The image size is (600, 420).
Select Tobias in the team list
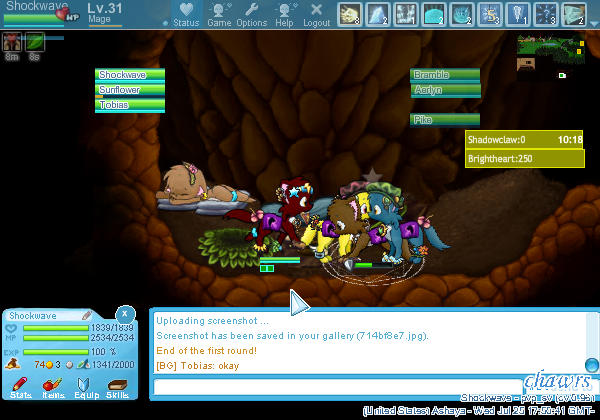(132, 105)
